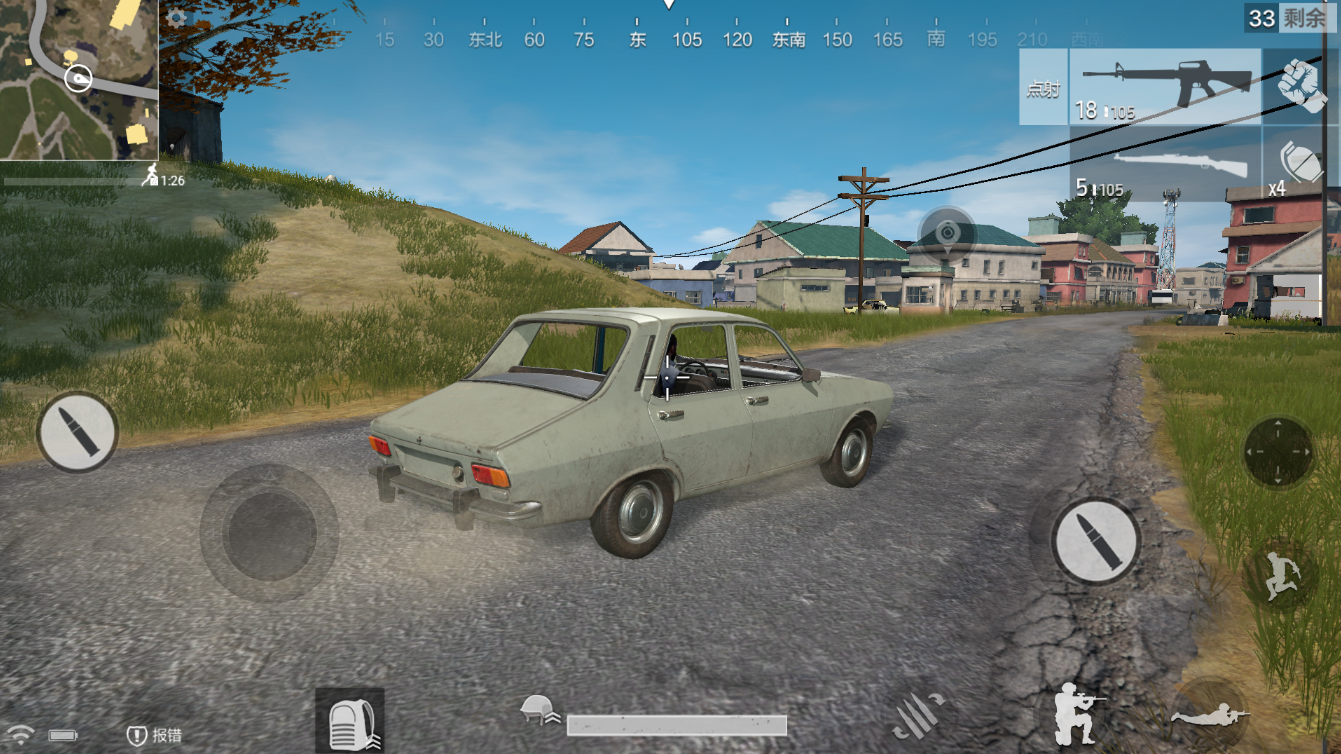1341x754 pixels.
Task: Open the backpack inventory
Action: pos(350,720)
